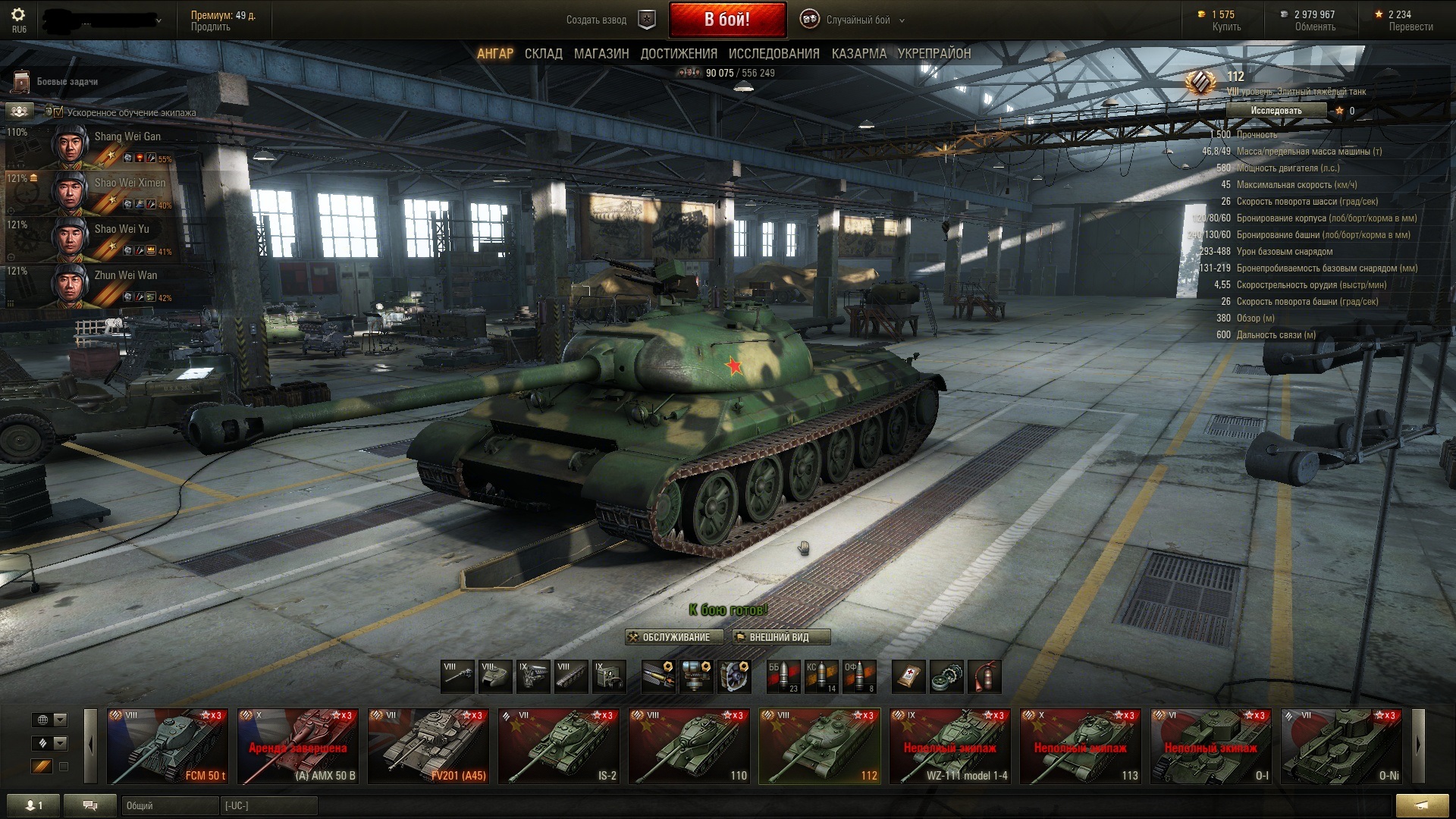Show the Достижения tab
Viewport: 1456px width, 819px height.
(x=678, y=54)
